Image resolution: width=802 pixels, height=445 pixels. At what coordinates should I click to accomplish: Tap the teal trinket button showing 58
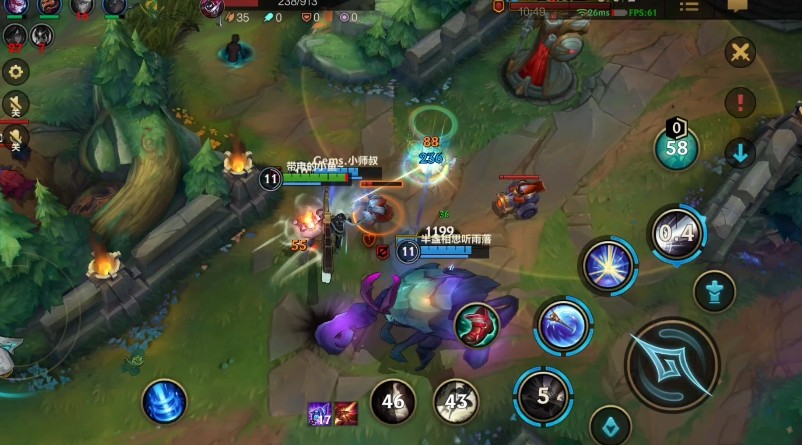click(x=676, y=148)
